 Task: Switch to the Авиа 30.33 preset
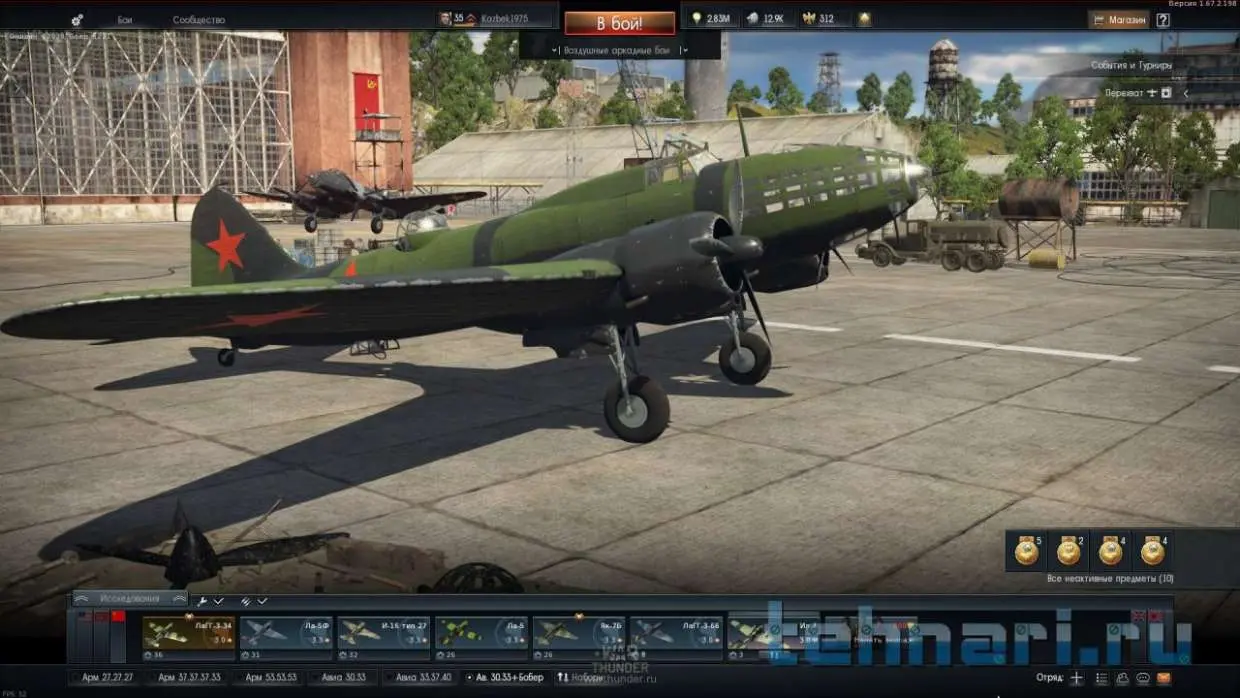(342, 677)
